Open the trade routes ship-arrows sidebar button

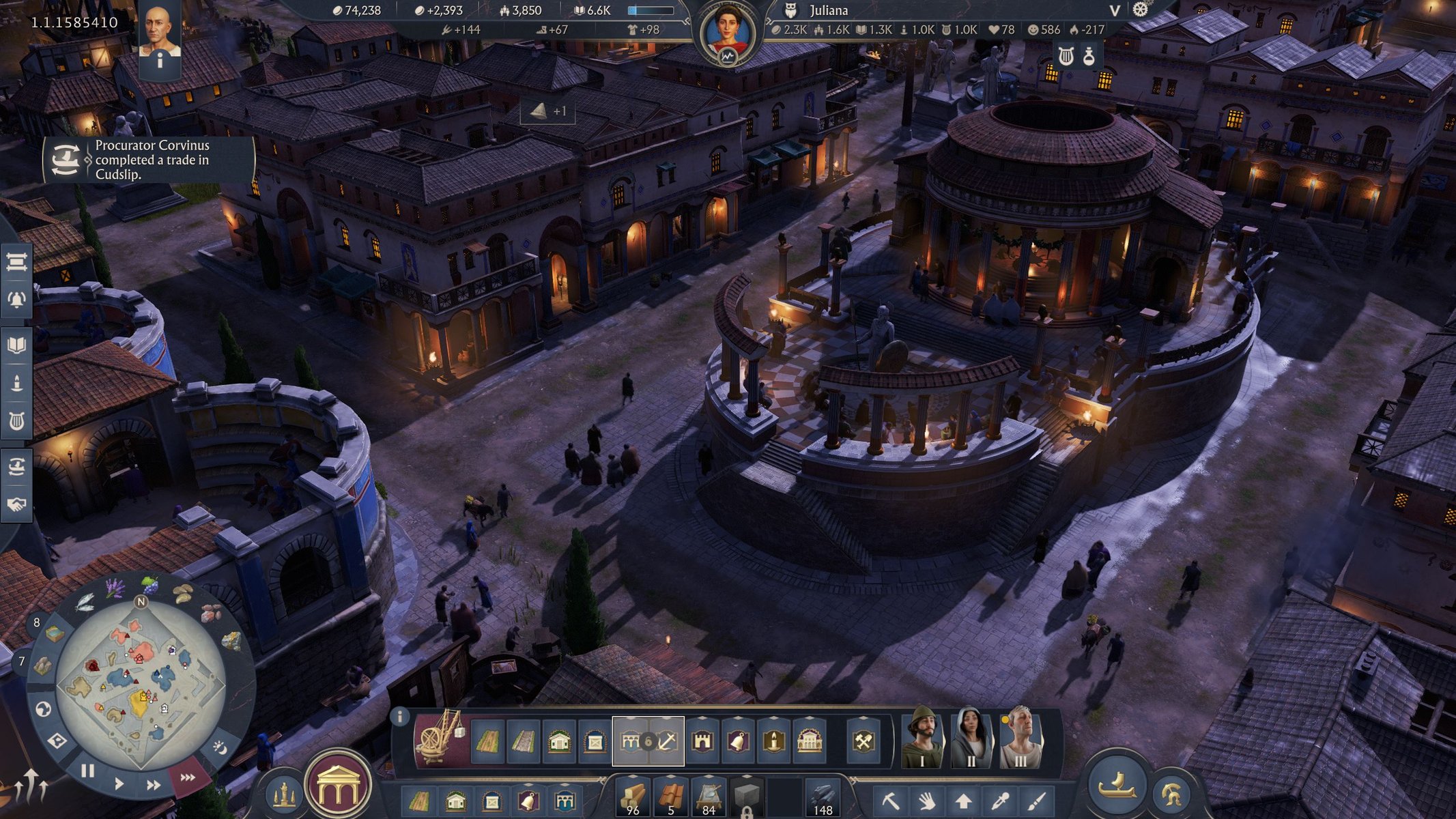click(x=16, y=467)
